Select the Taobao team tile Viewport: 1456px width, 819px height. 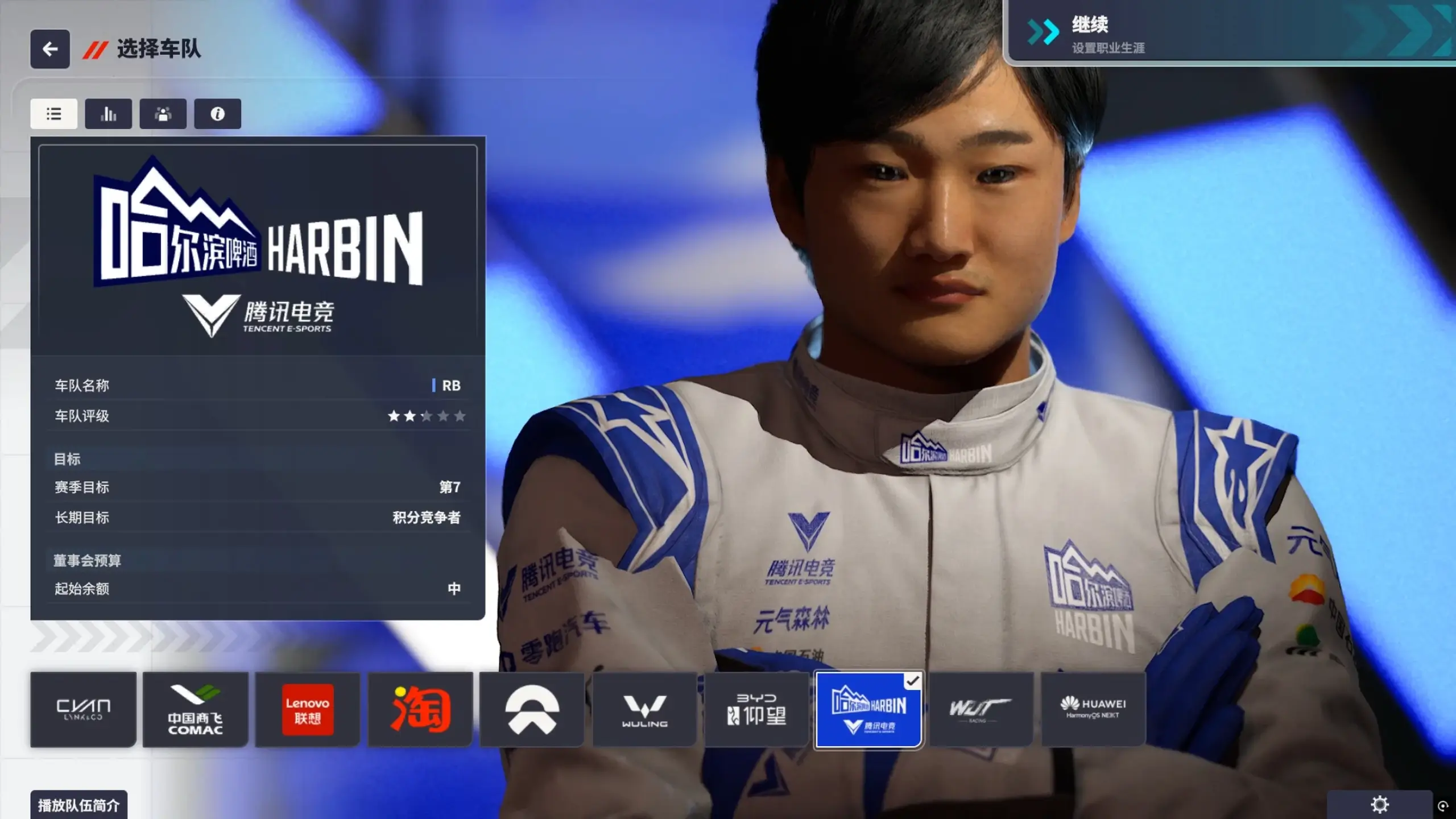click(x=420, y=709)
